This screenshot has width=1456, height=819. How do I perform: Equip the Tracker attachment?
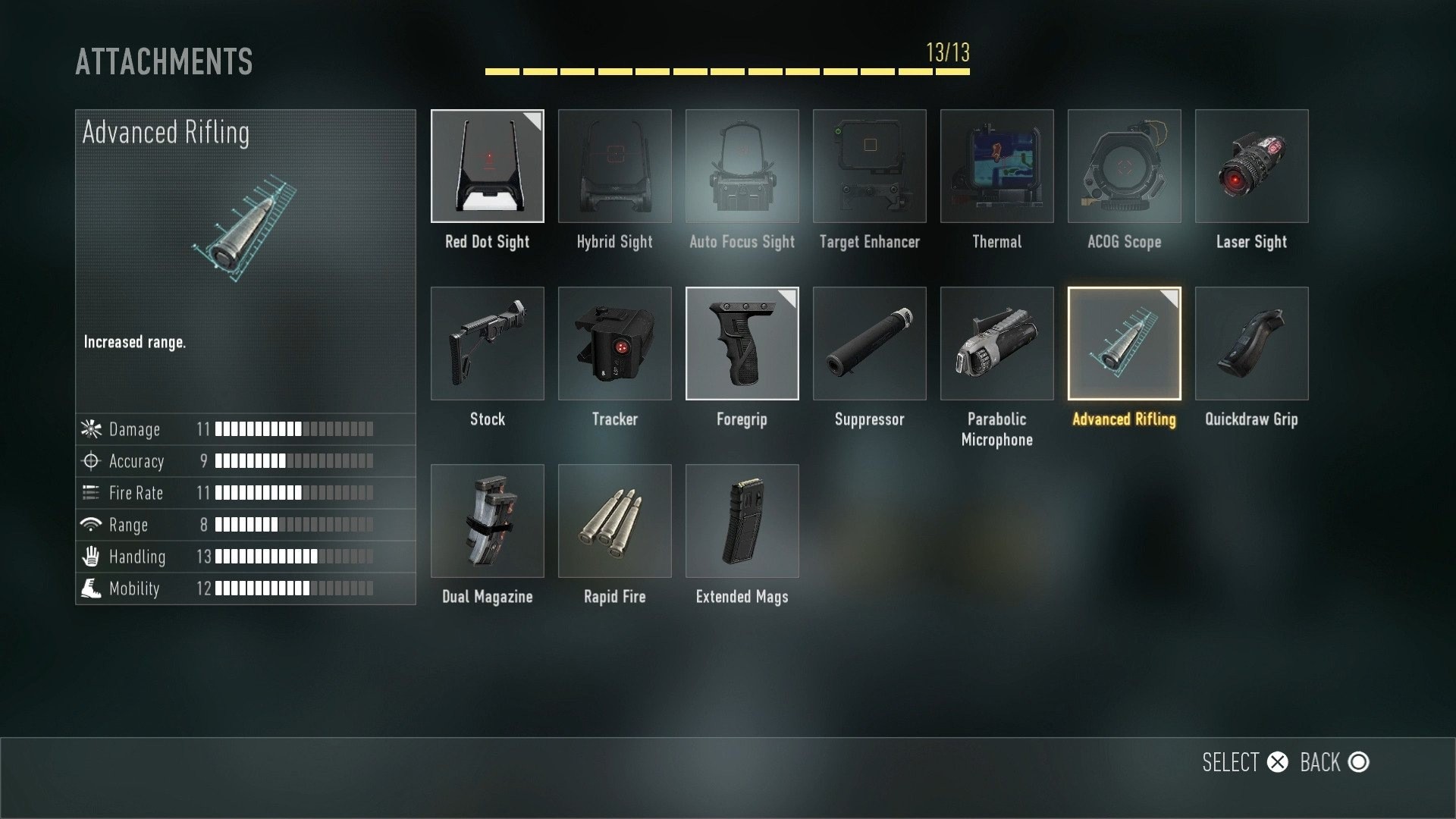pos(614,344)
